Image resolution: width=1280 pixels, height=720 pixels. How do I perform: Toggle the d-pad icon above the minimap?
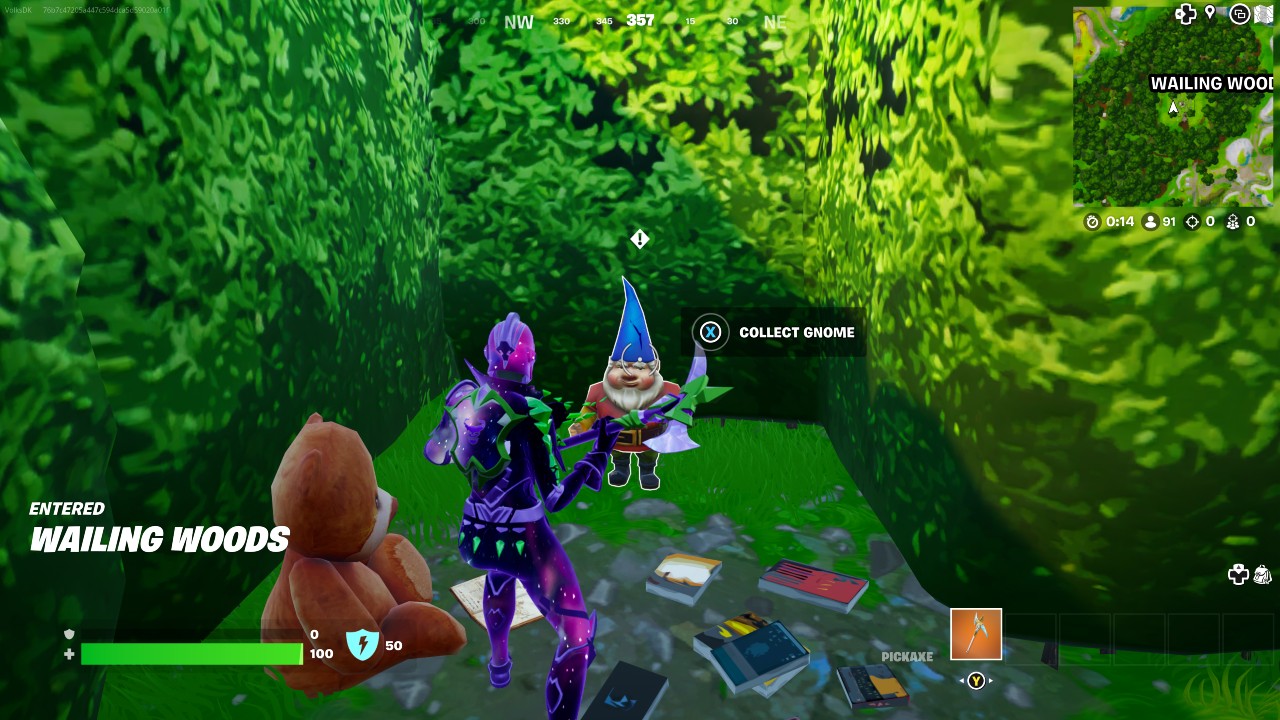[1185, 13]
